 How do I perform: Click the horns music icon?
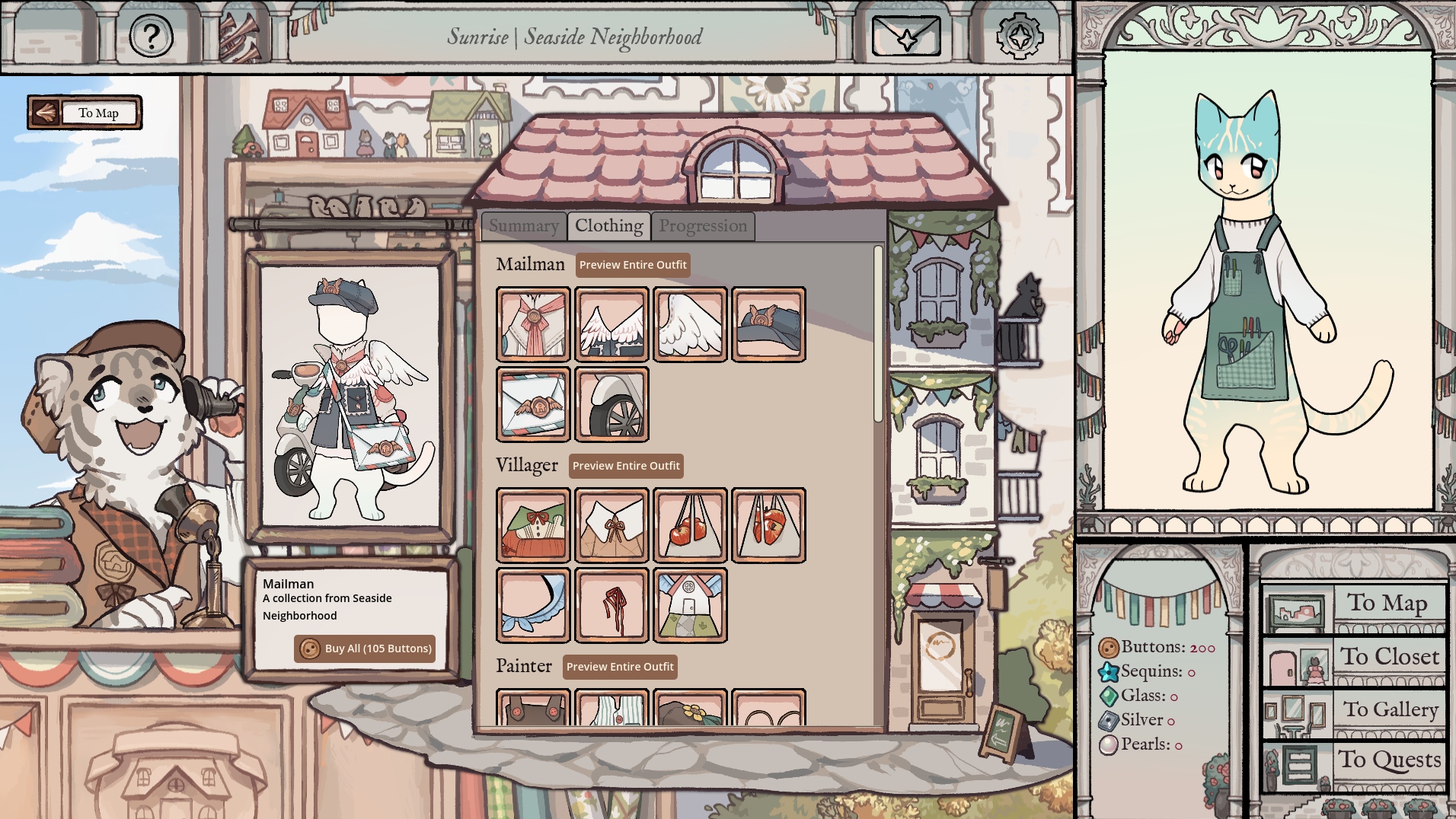241,37
